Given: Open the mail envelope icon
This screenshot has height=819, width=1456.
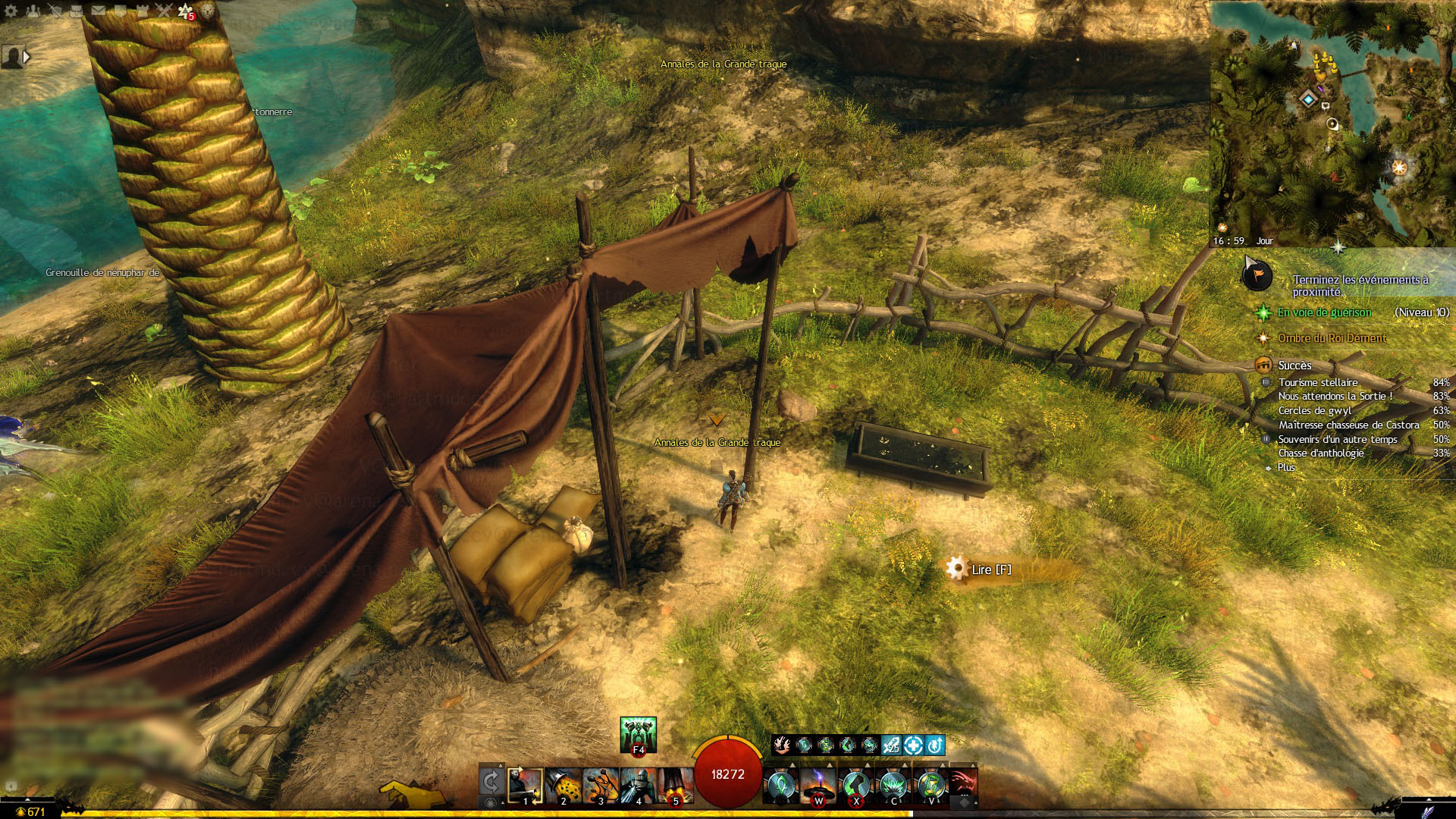Looking at the screenshot, I should click(99, 11).
